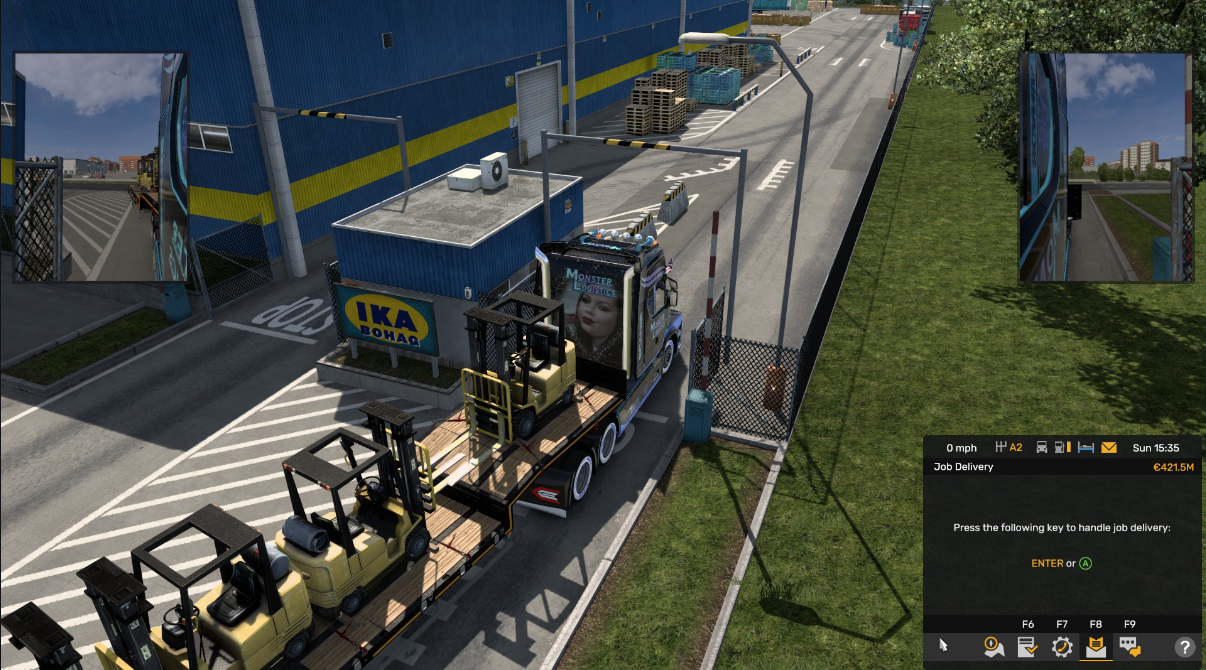This screenshot has height=670, width=1206.
Task: Click the question mark help button
Action: (1185, 647)
